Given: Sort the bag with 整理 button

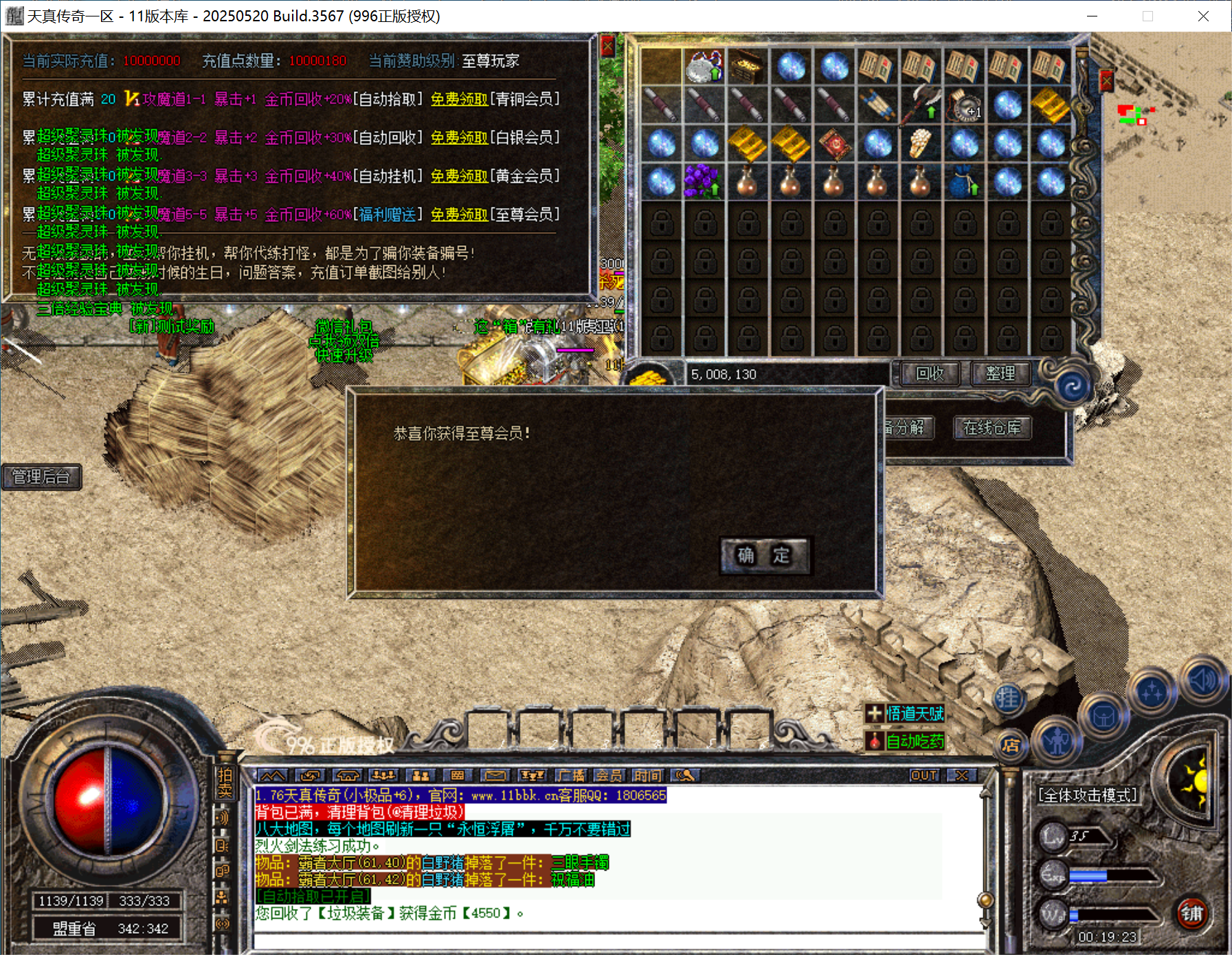Looking at the screenshot, I should tap(1000, 374).
